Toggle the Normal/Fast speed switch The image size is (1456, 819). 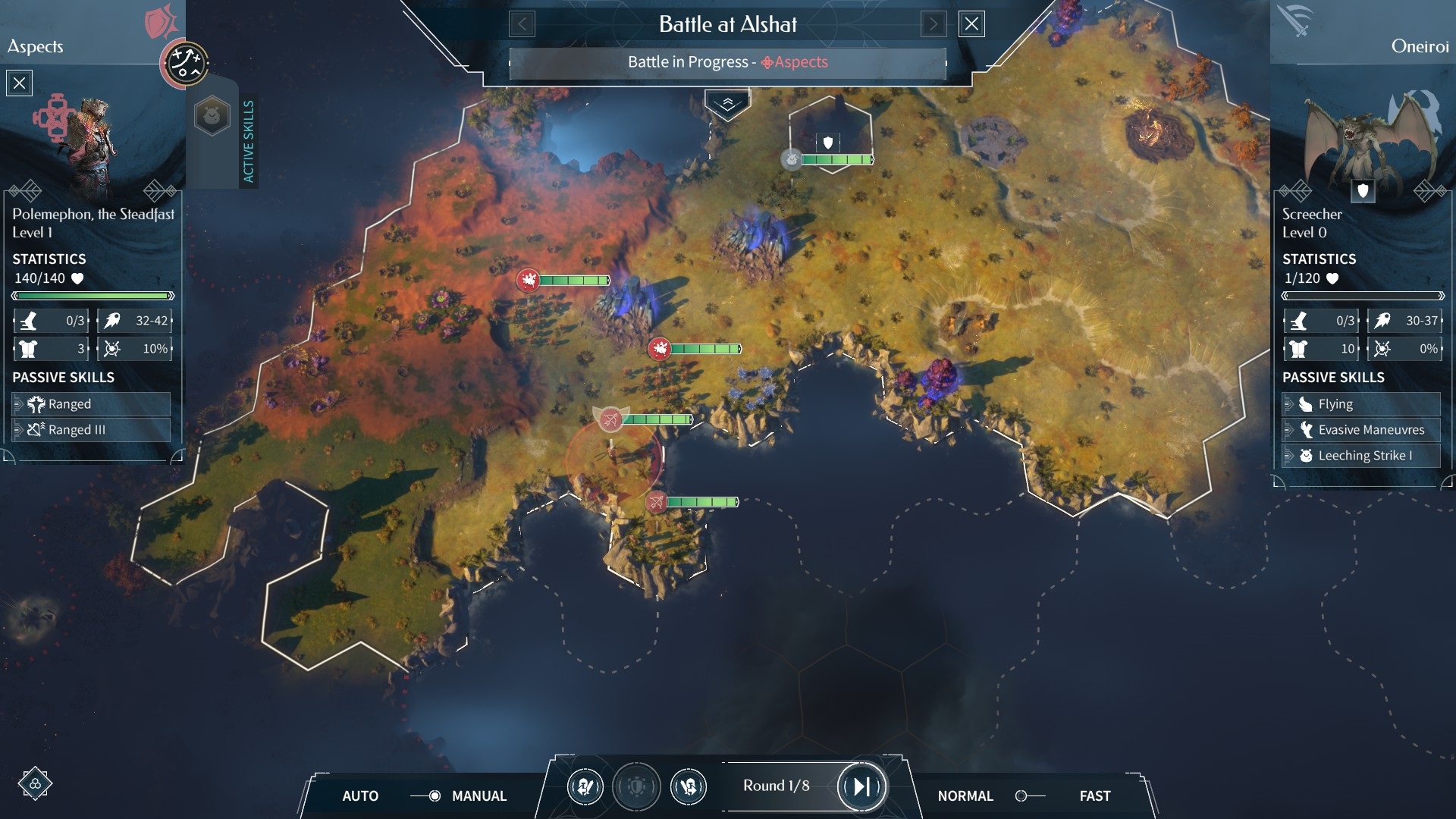(x=1029, y=795)
